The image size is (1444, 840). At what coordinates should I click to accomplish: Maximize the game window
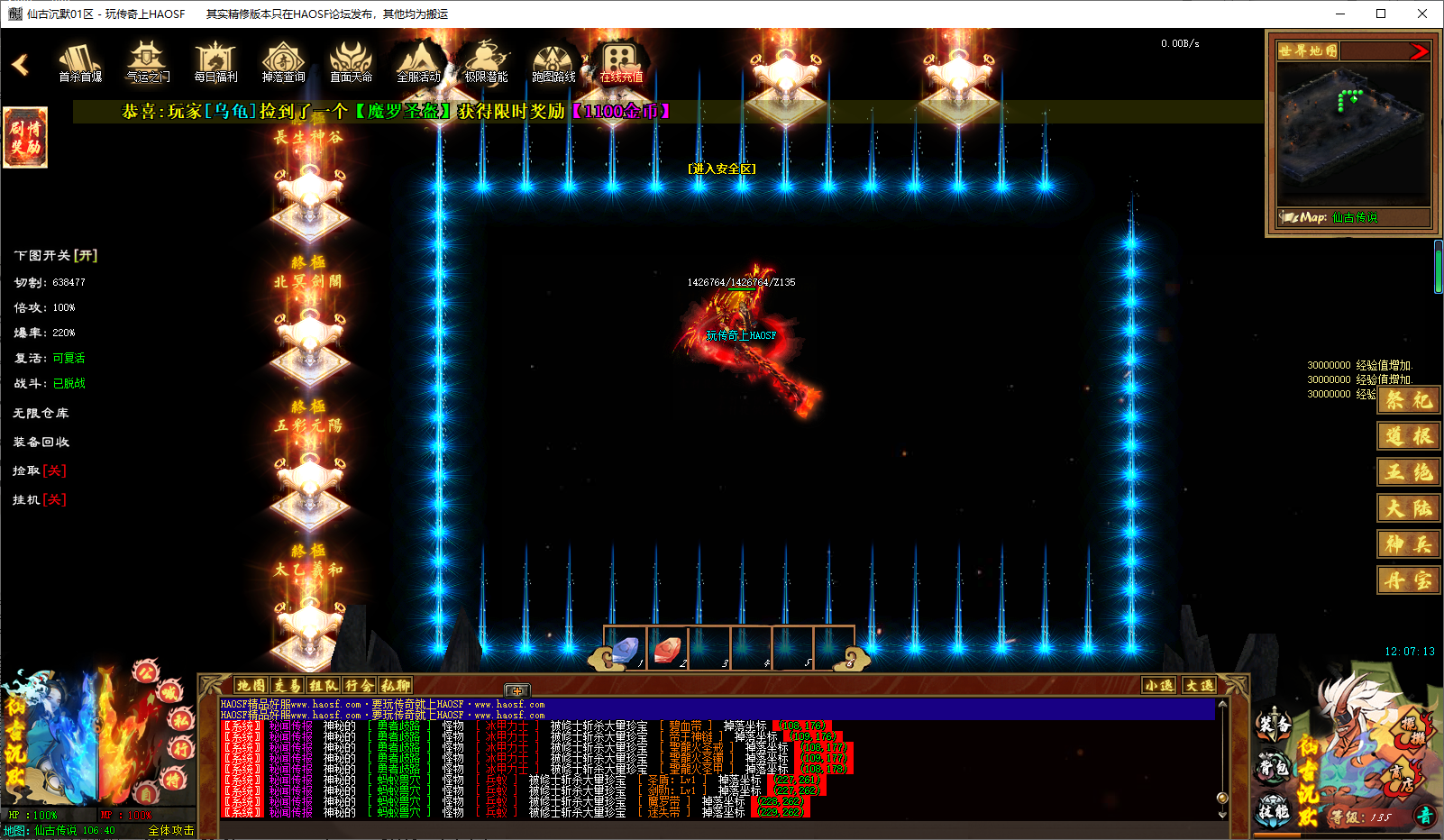click(1380, 14)
